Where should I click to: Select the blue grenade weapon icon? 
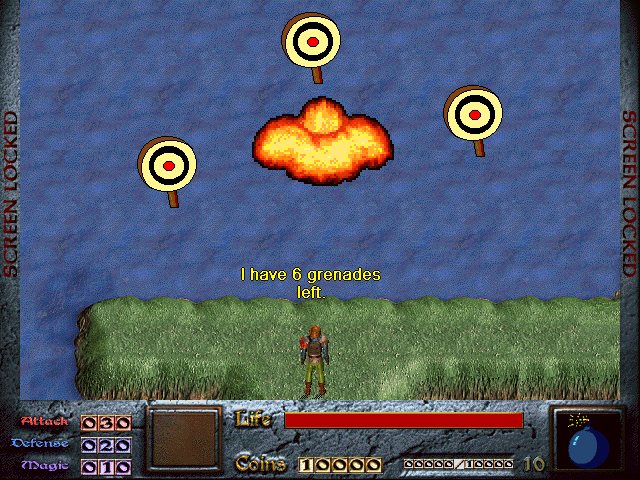click(x=586, y=442)
